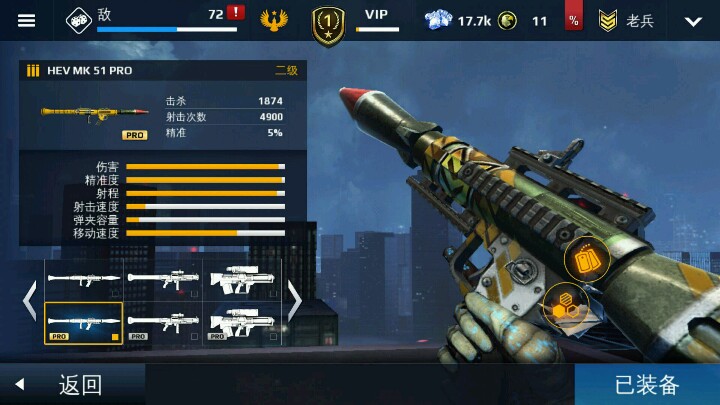The width and height of the screenshot is (720, 405).
Task: Open the hamburger main menu
Action: [x=26, y=20]
